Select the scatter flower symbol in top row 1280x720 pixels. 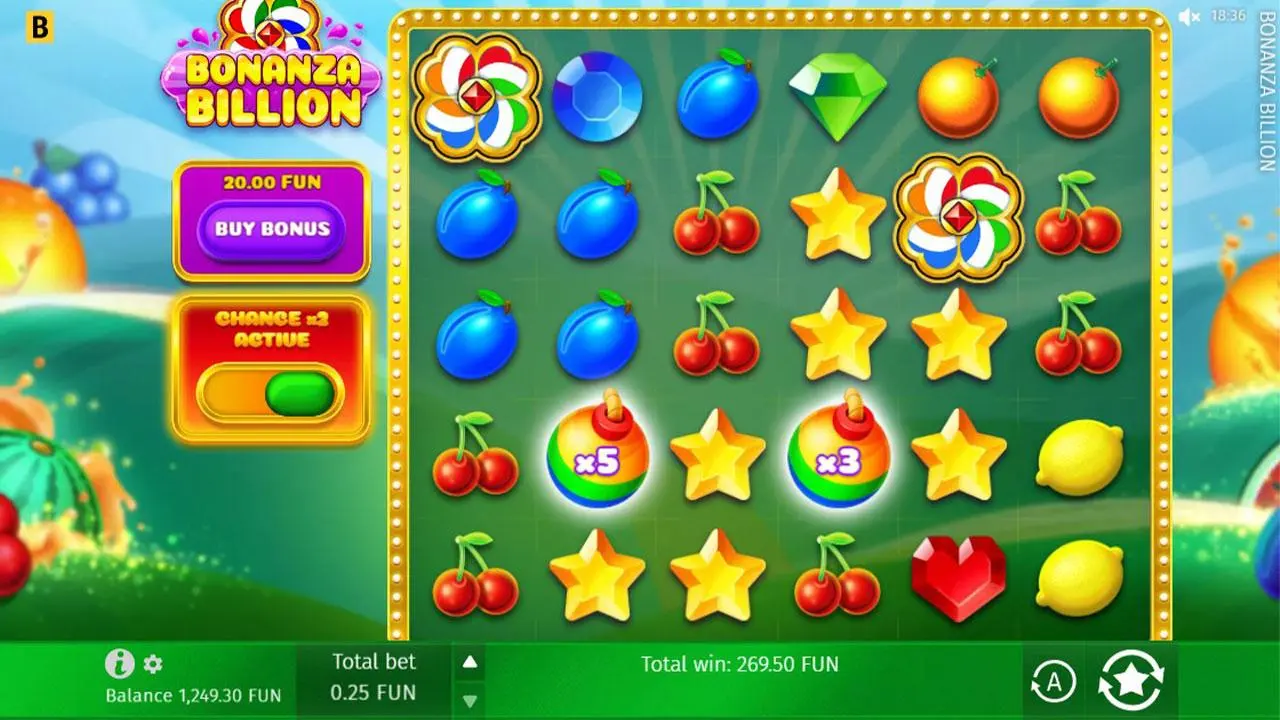point(475,97)
